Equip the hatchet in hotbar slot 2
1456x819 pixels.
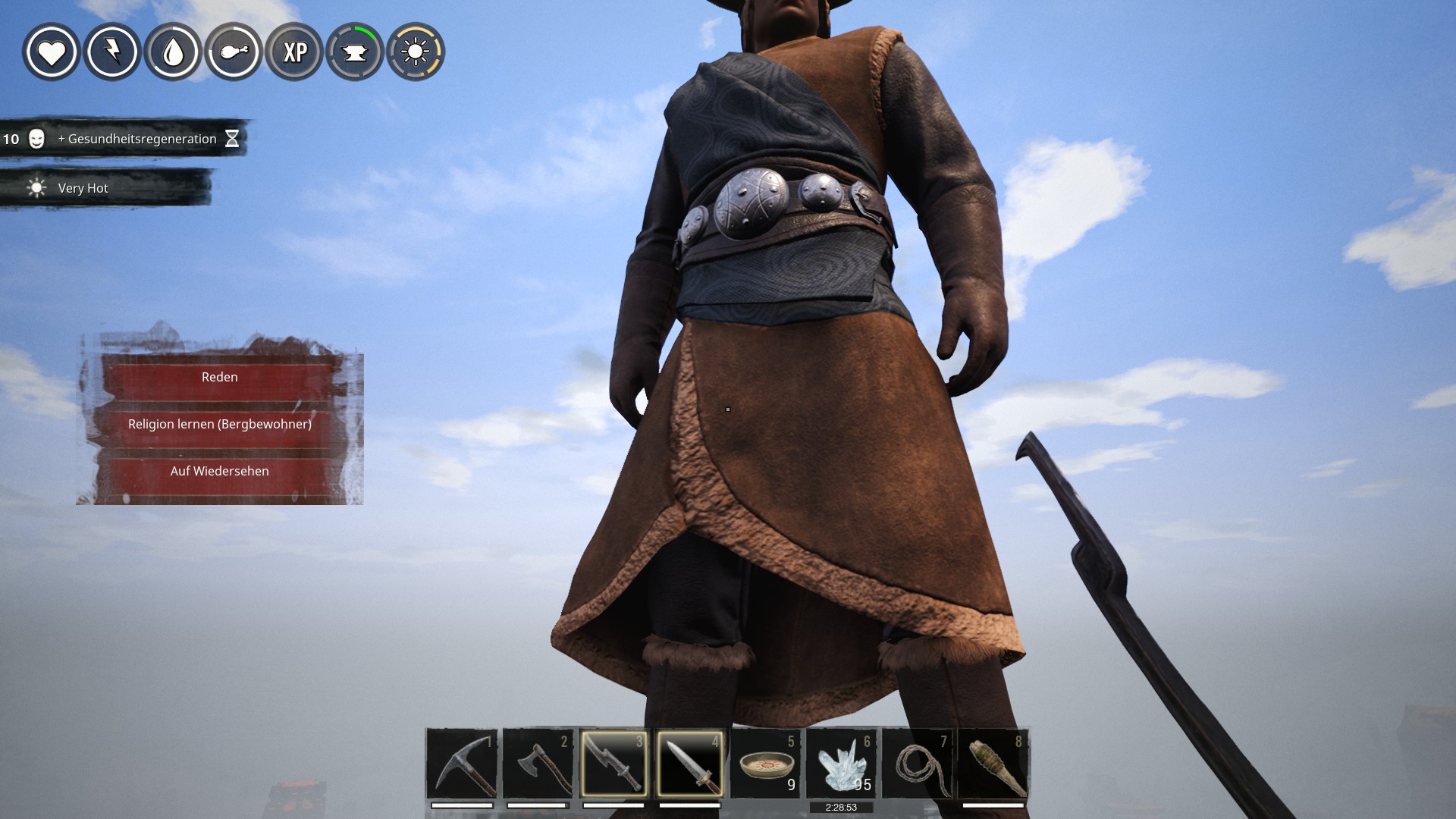point(538,763)
